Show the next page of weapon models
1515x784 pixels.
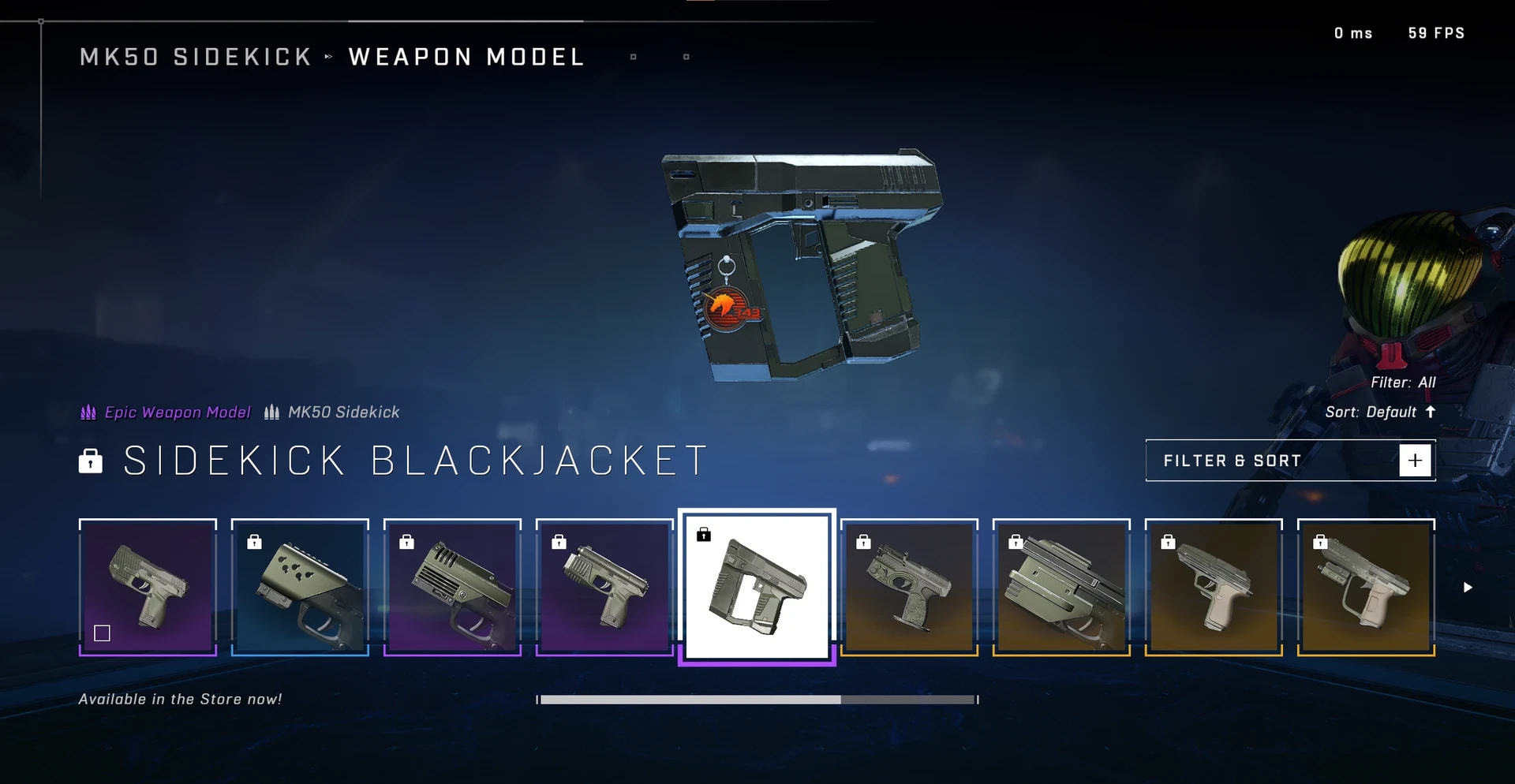point(1467,588)
